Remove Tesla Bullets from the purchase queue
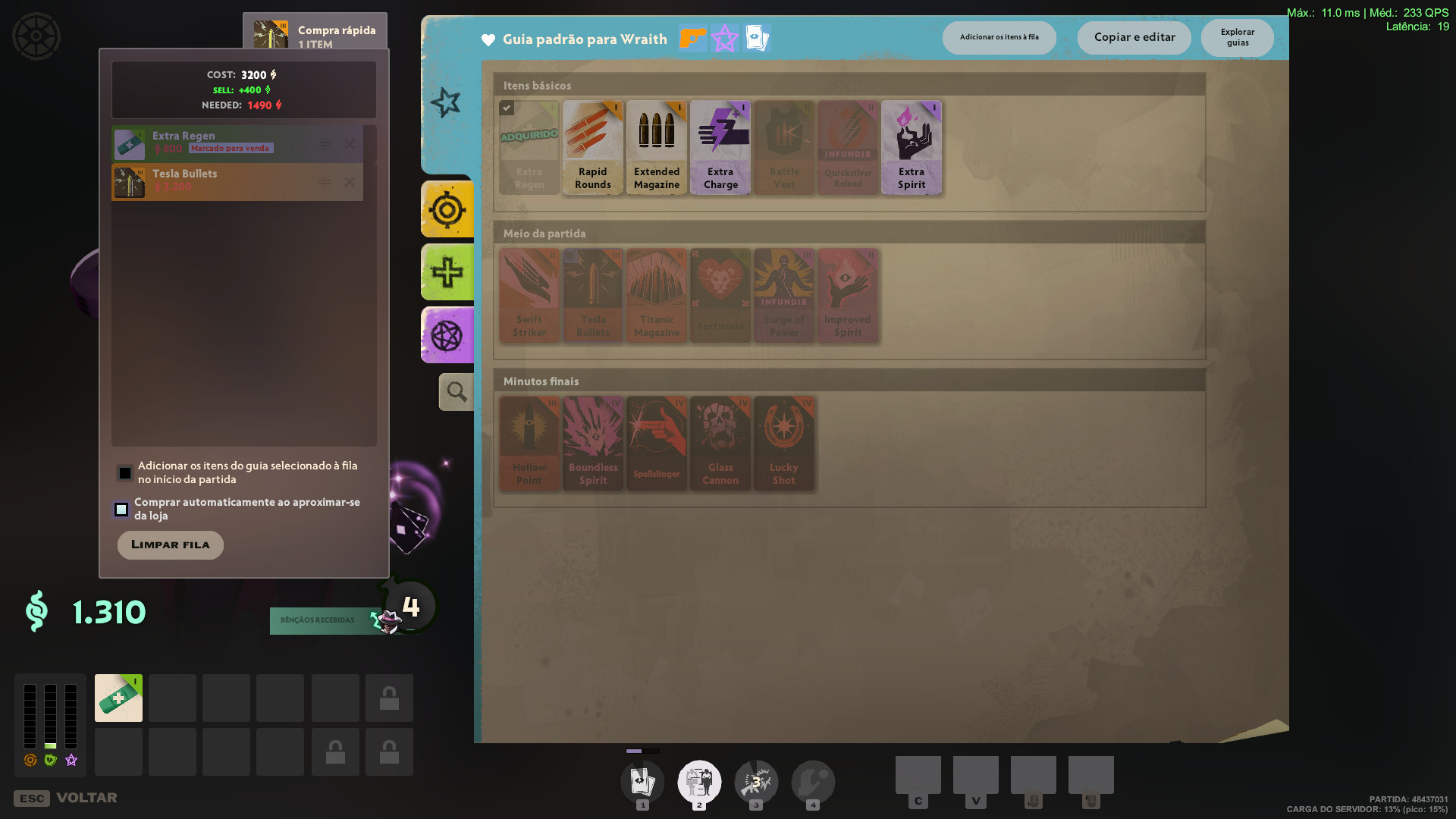The height and width of the screenshot is (819, 1456). point(350,182)
